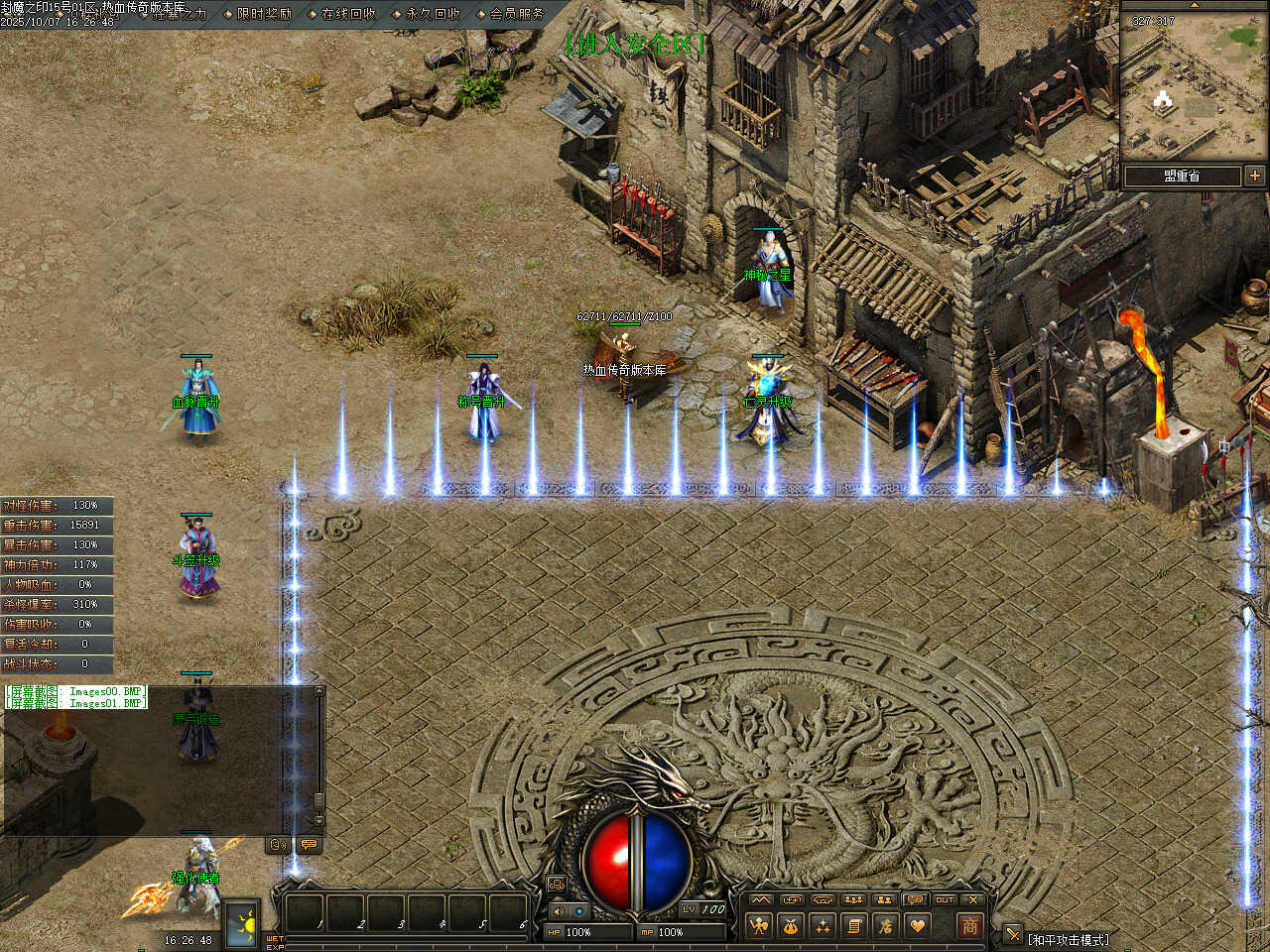Open the bag with the pouch icon
Image resolution: width=1270 pixels, height=952 pixels.
(791, 926)
